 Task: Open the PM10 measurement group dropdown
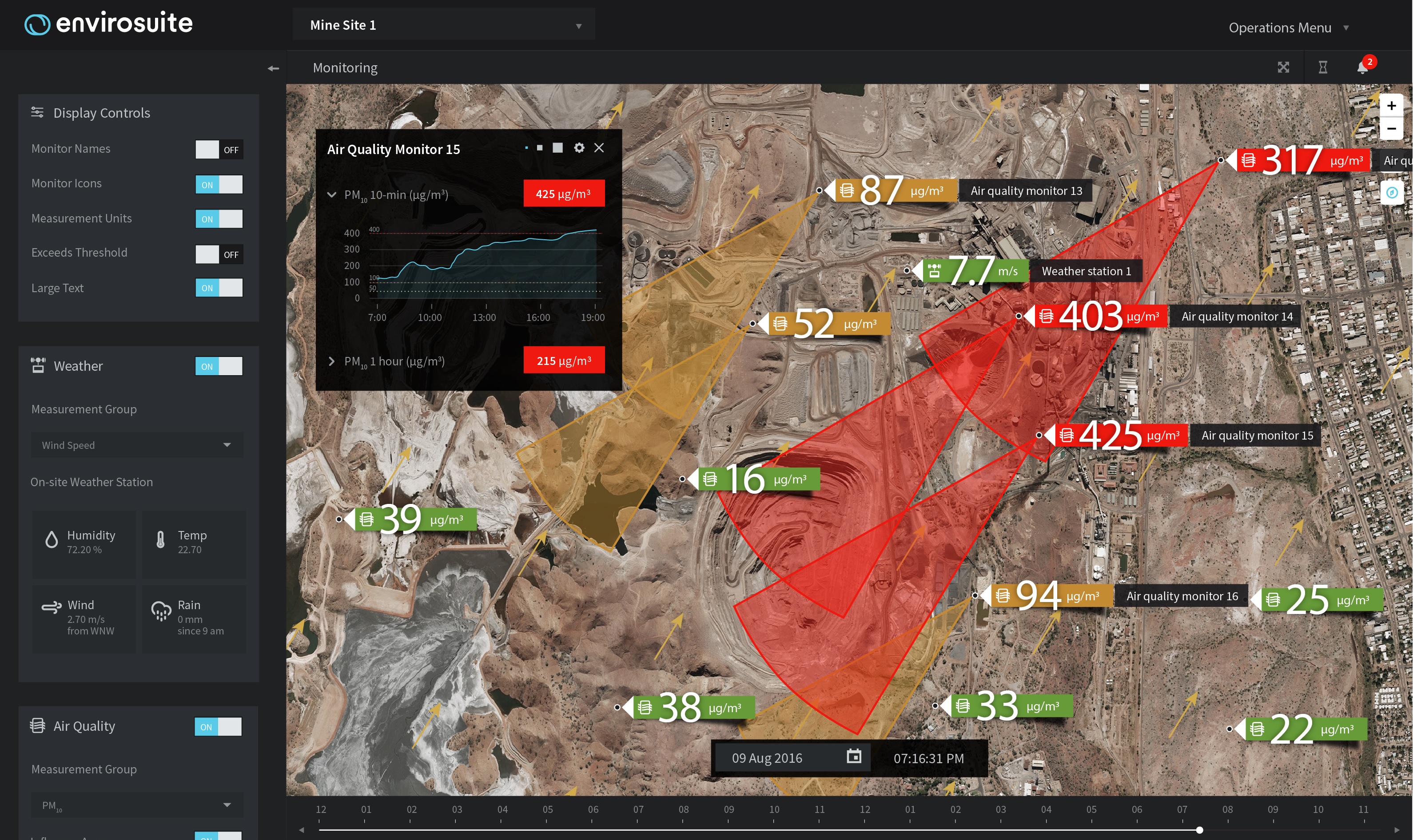pos(136,805)
